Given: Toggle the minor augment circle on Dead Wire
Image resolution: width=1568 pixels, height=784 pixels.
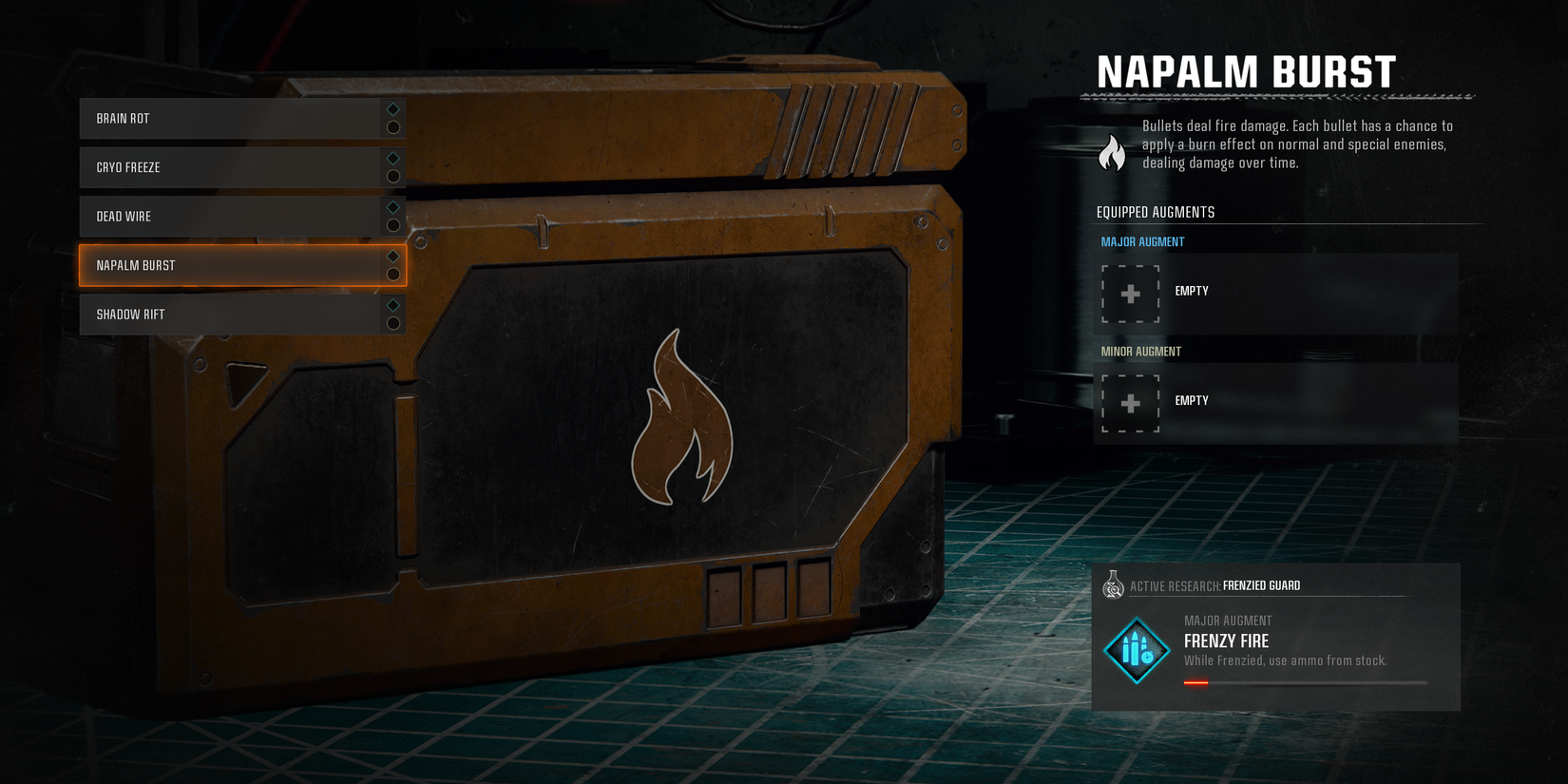Looking at the screenshot, I should 392,225.
